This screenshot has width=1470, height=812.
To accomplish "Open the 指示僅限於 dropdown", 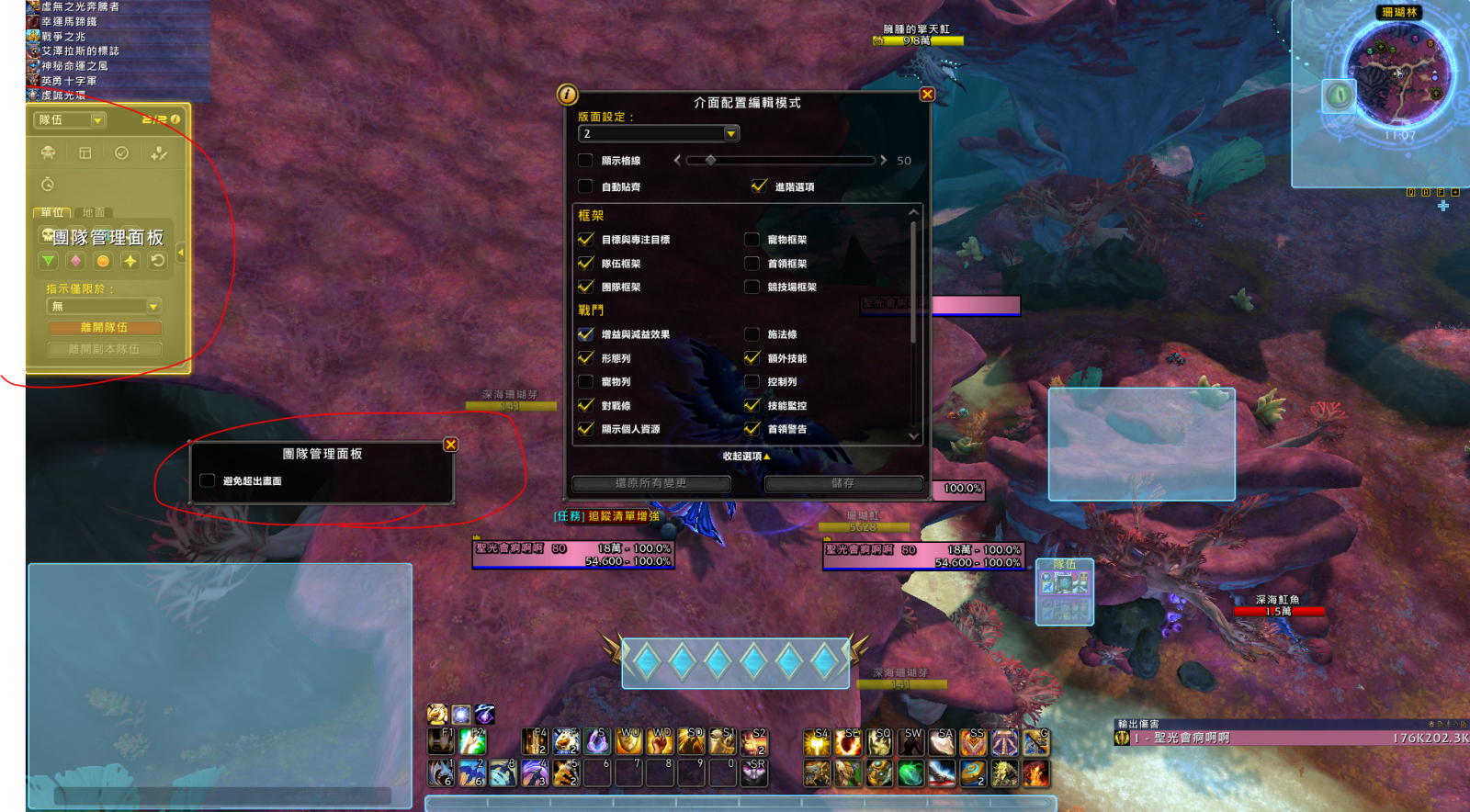I will coord(153,306).
